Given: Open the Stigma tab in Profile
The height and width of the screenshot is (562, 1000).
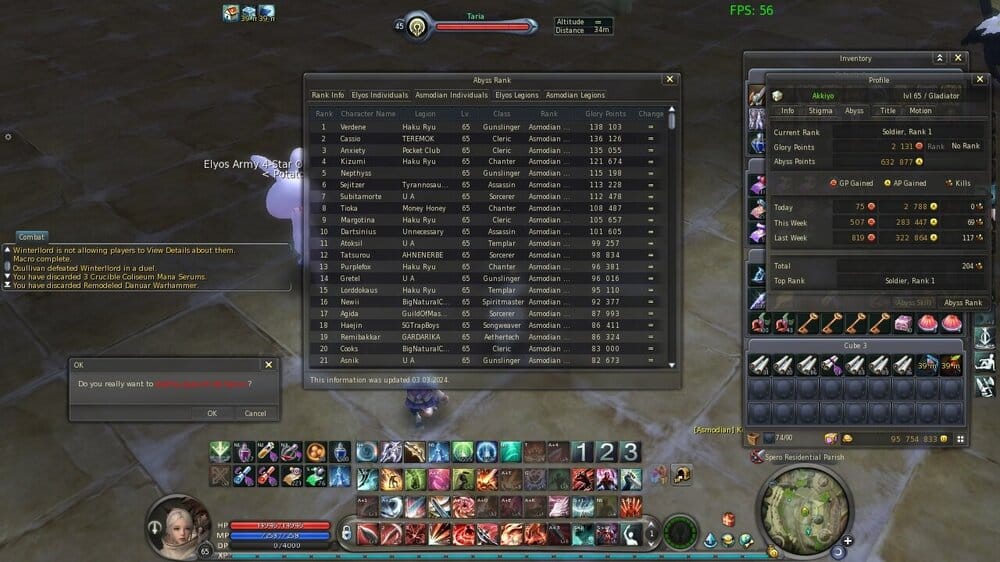Looking at the screenshot, I should [x=820, y=111].
